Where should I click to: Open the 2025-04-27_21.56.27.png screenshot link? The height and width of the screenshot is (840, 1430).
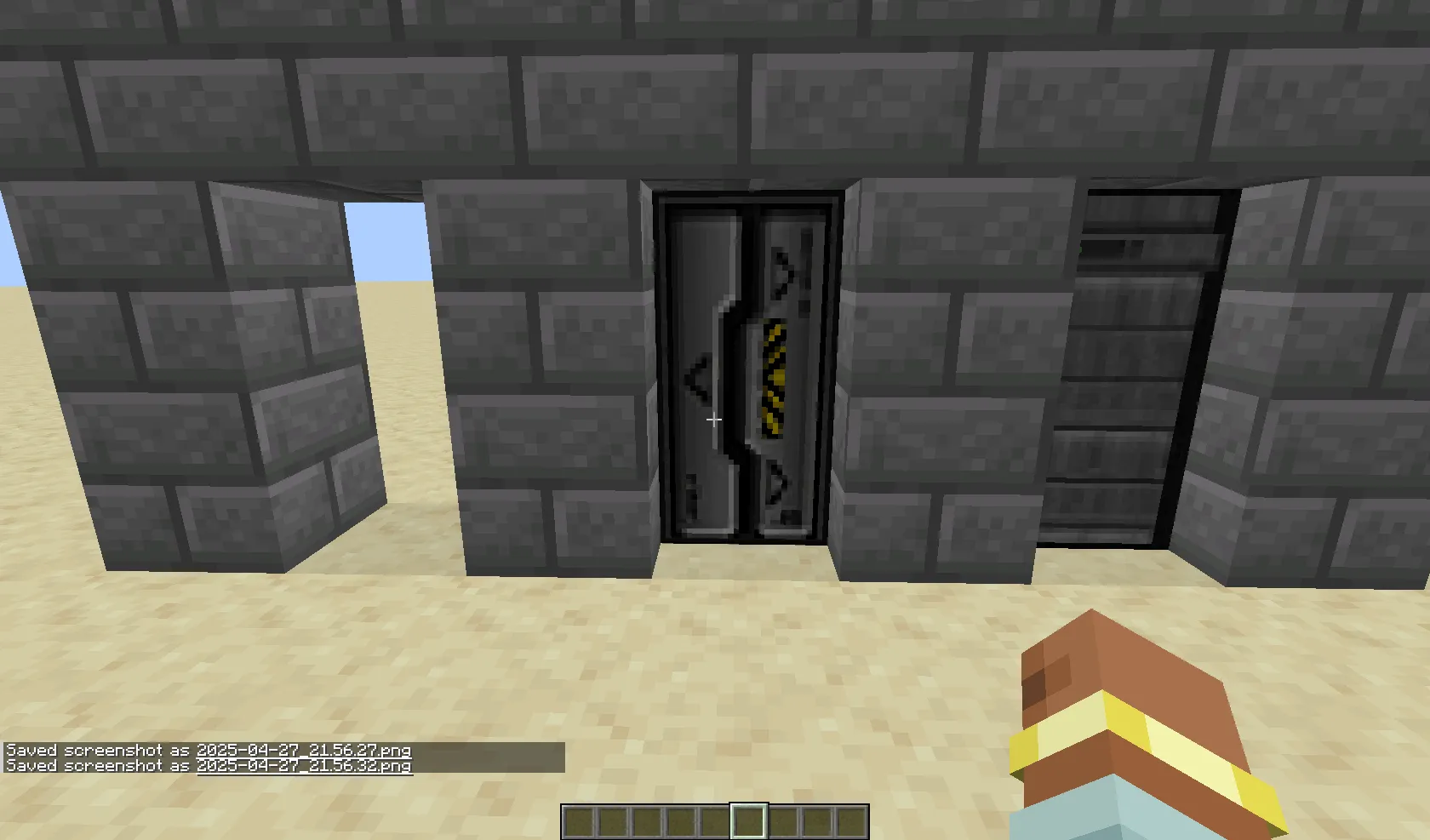(302, 751)
